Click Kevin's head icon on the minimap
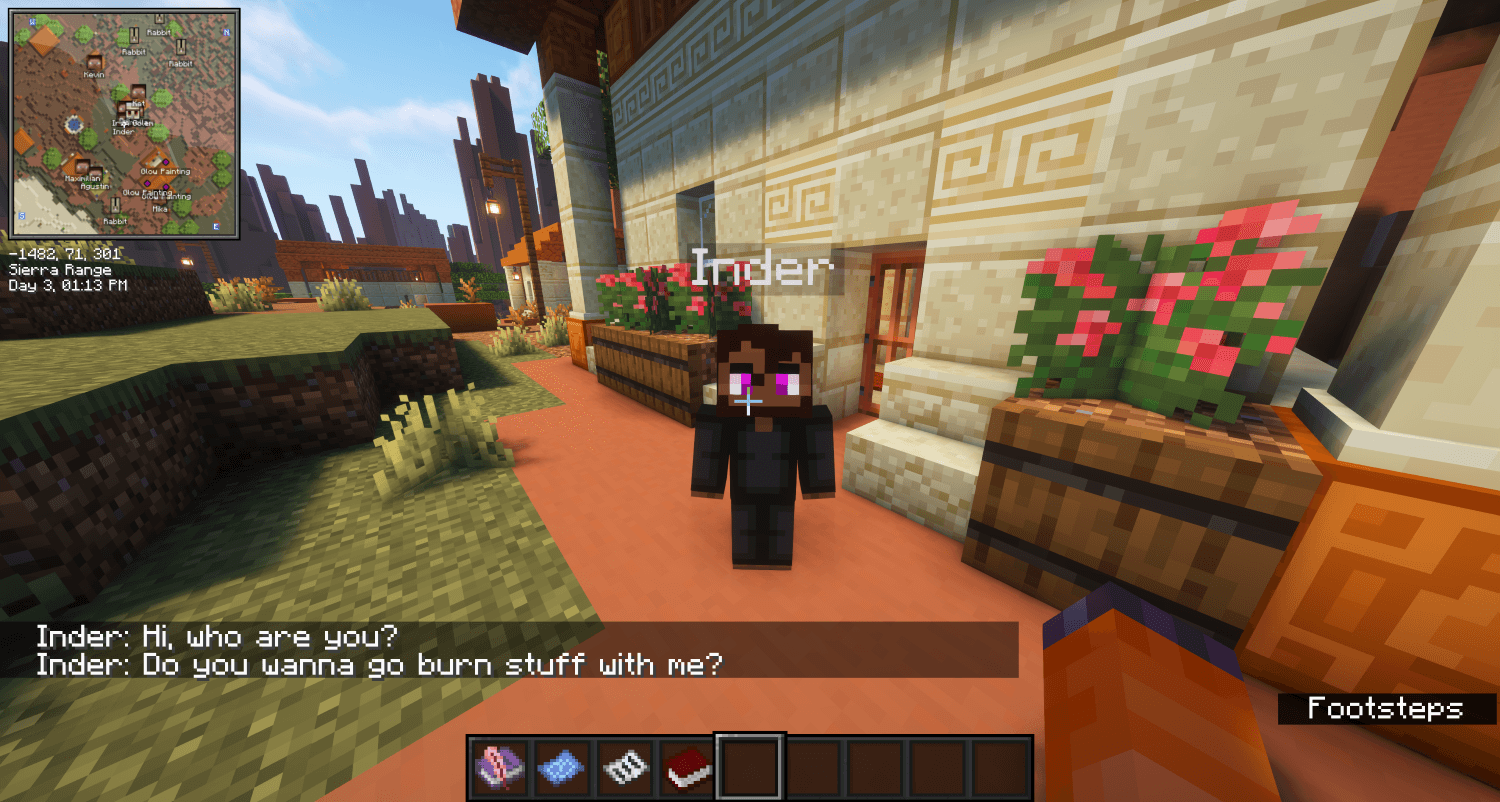Screen dimensions: 1500x802 pos(94,64)
